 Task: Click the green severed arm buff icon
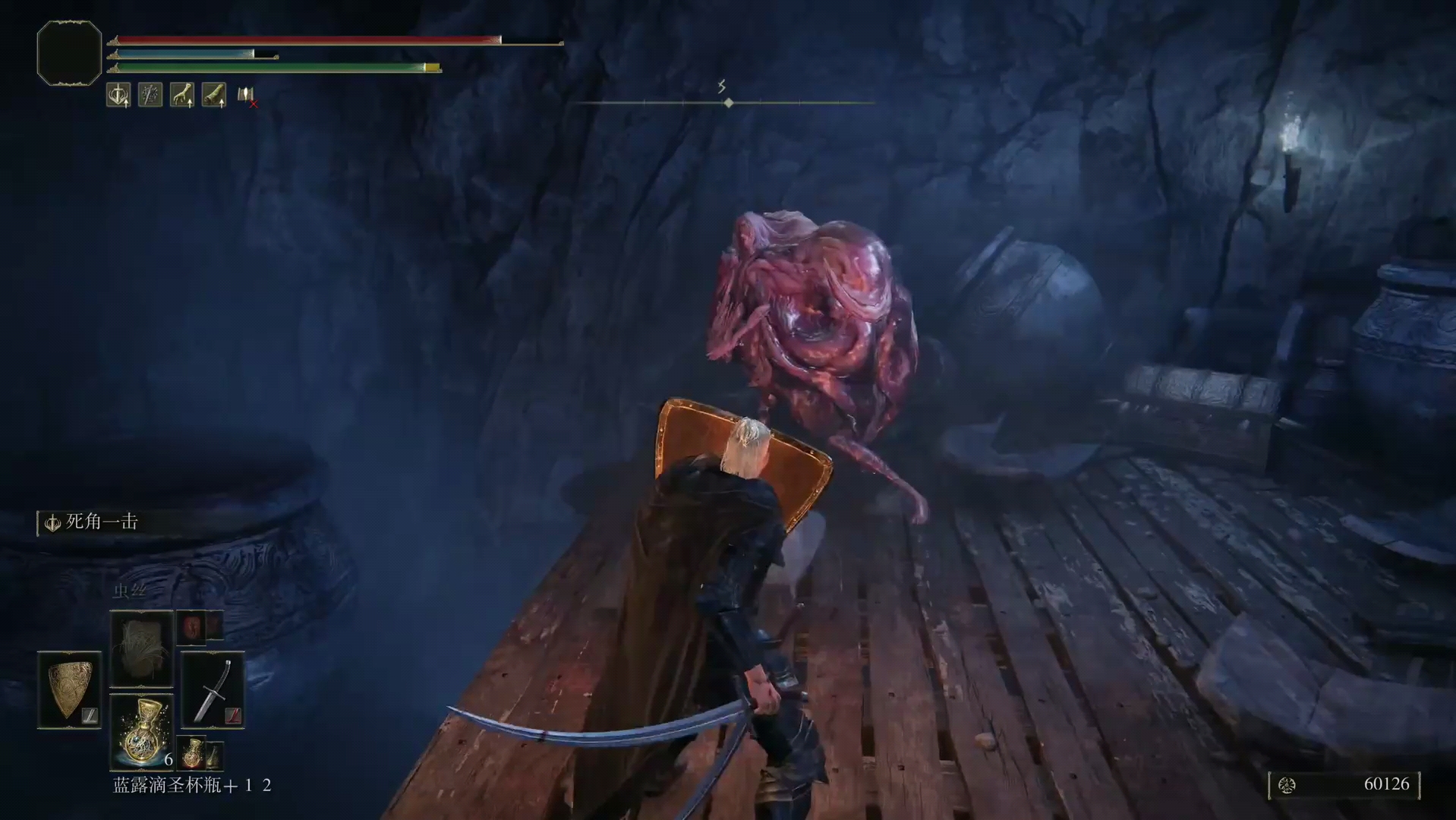coord(214,95)
